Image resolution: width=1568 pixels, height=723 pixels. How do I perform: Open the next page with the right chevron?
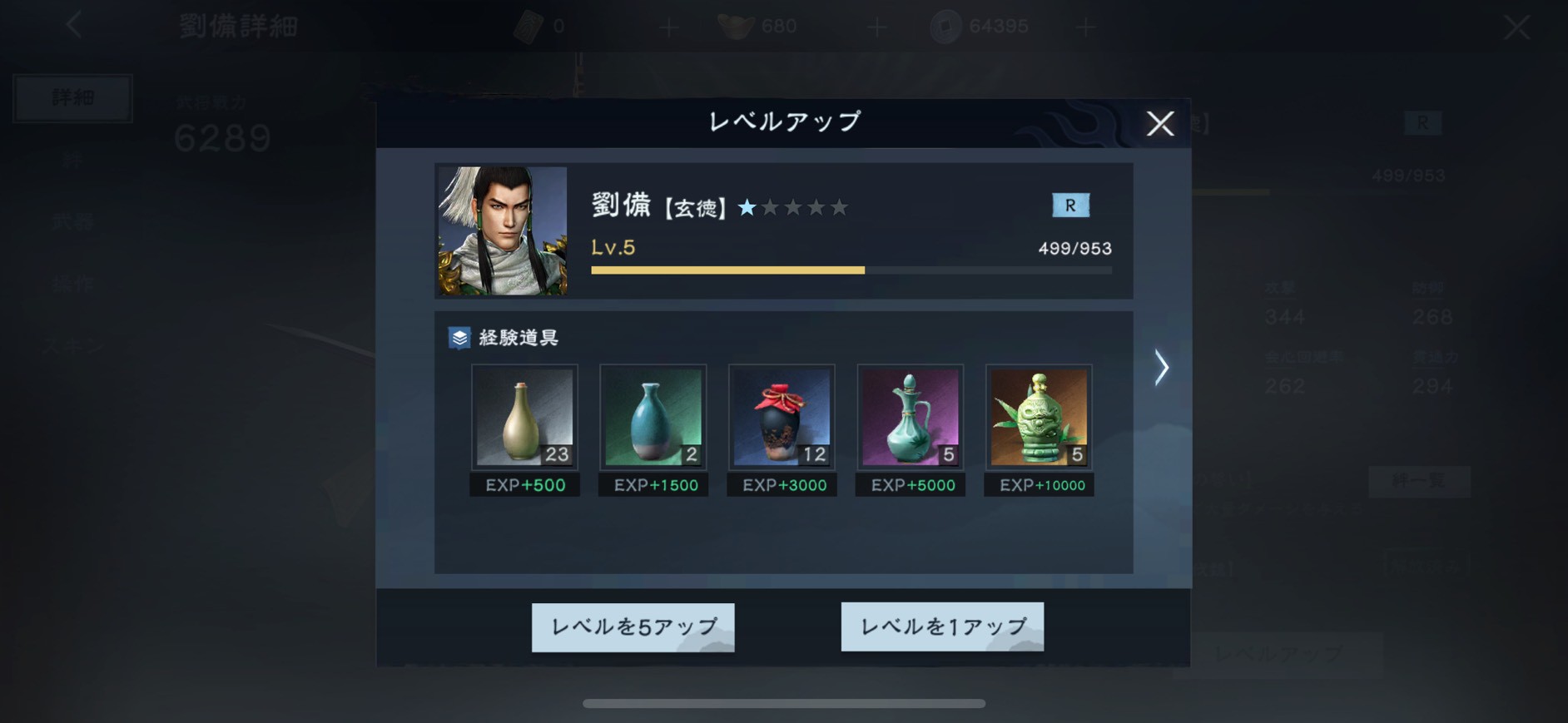click(x=1160, y=367)
